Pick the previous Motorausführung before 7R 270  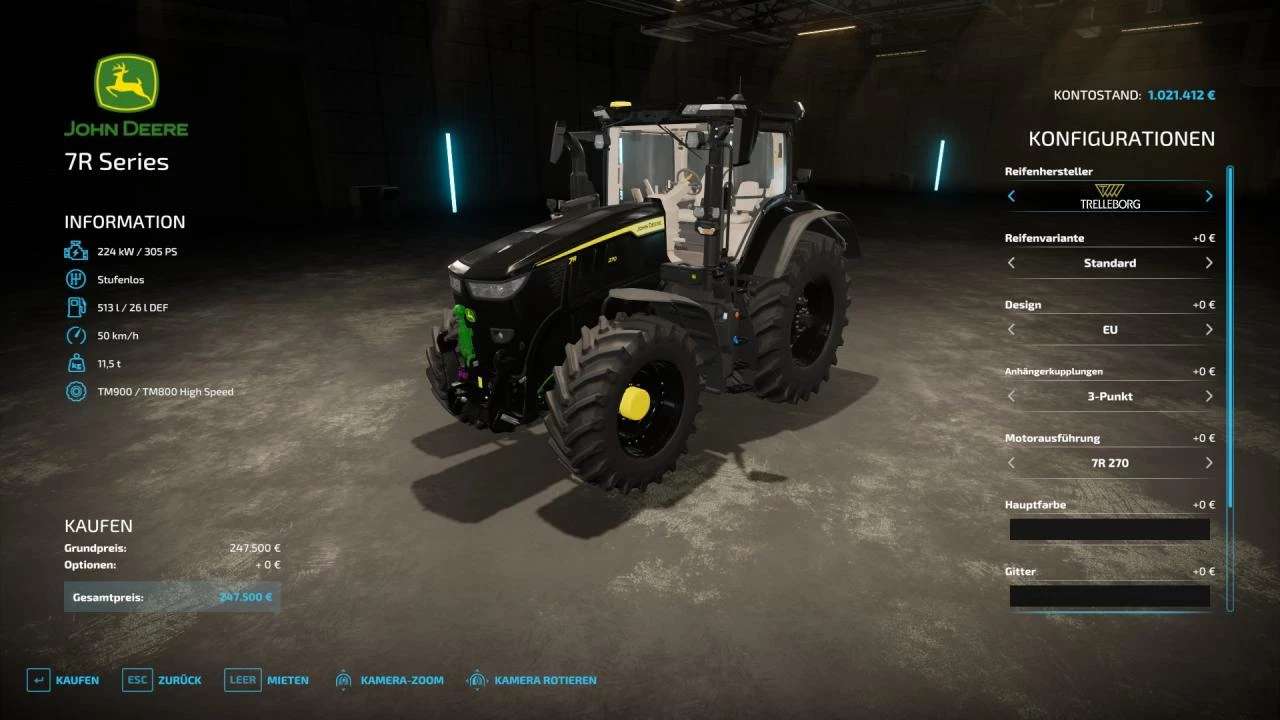click(1011, 463)
